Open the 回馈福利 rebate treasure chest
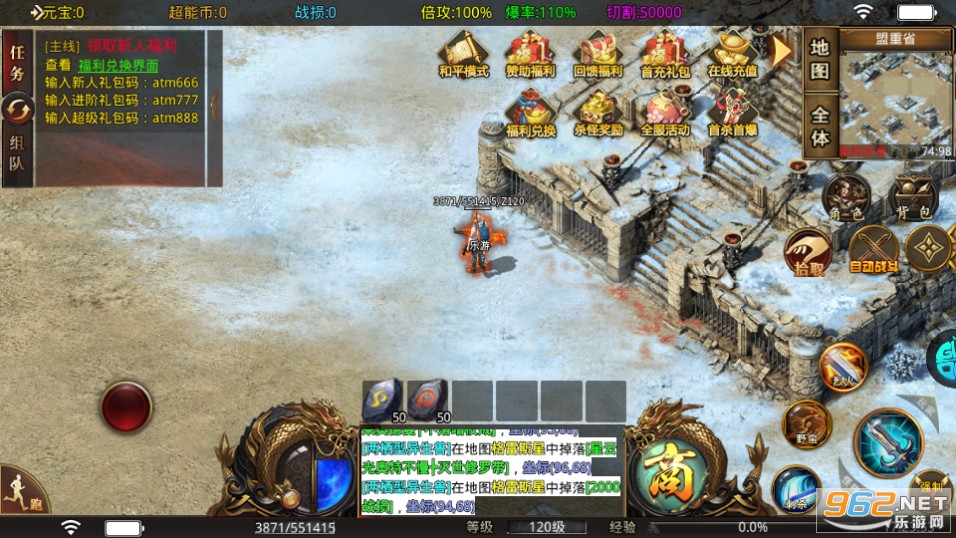The width and height of the screenshot is (956, 538). click(599, 54)
